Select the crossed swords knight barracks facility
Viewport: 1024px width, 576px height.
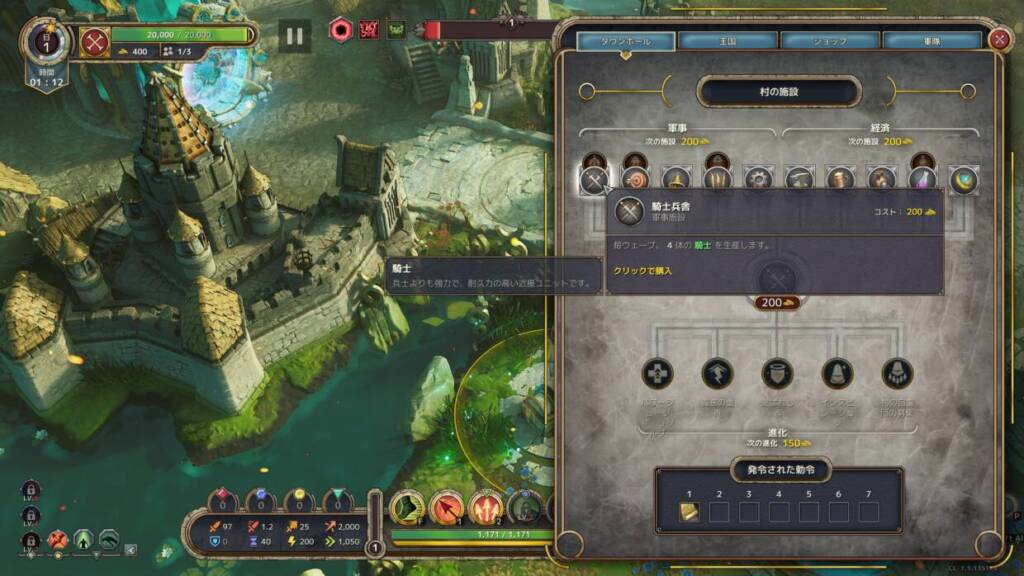(x=593, y=181)
